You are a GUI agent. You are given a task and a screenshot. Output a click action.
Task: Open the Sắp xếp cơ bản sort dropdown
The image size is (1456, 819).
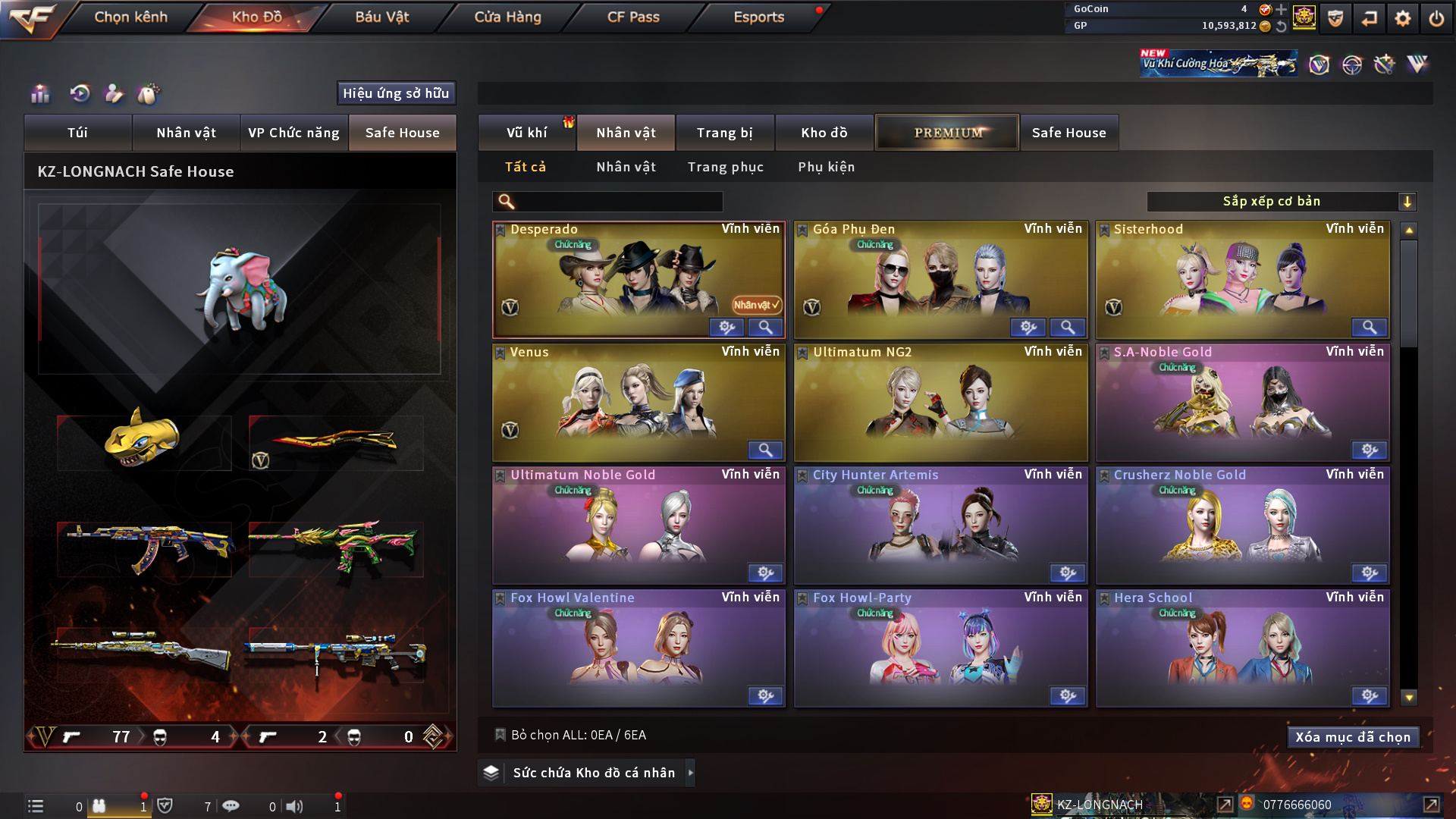tap(1281, 202)
